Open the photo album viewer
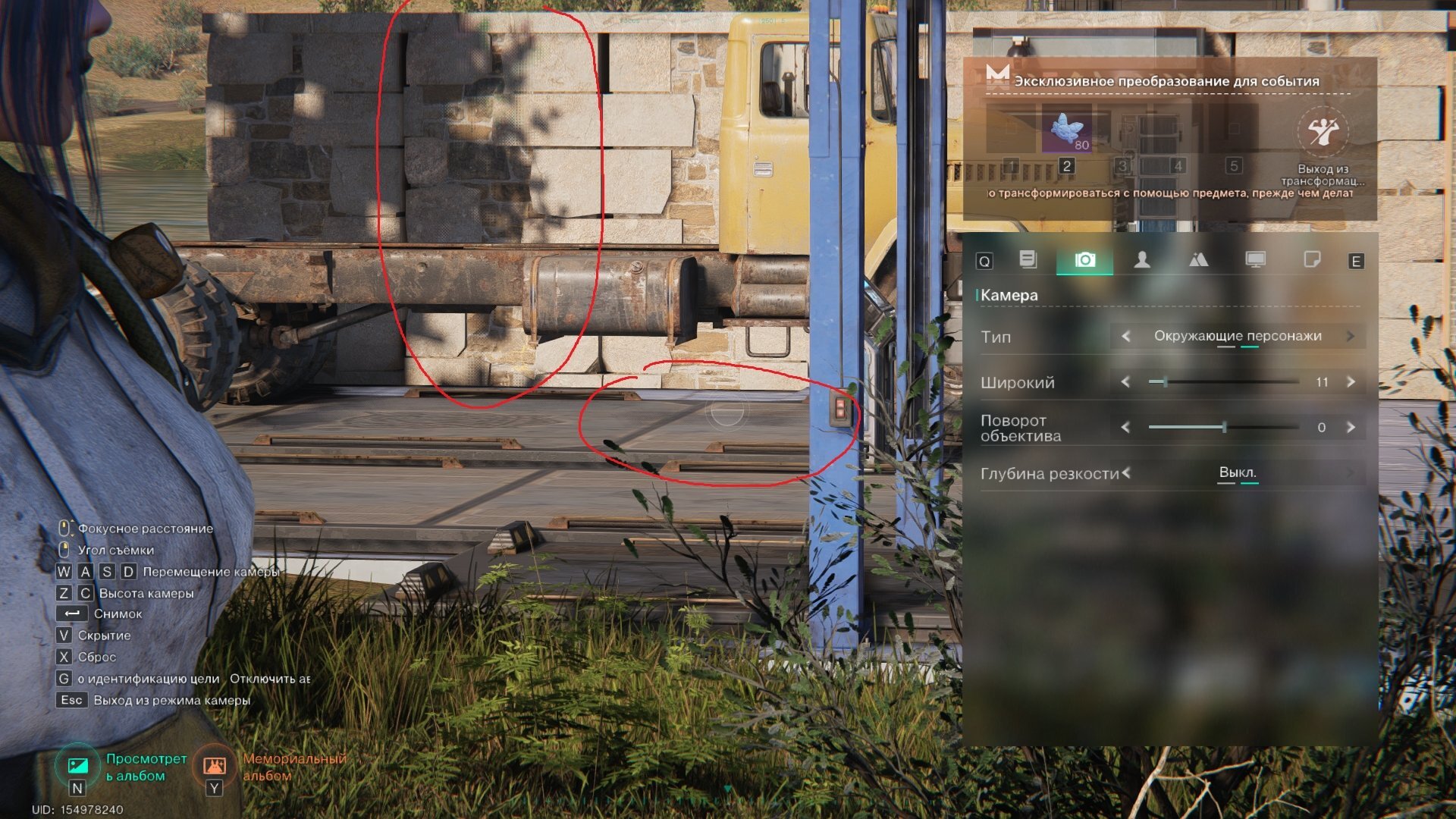 click(x=78, y=766)
